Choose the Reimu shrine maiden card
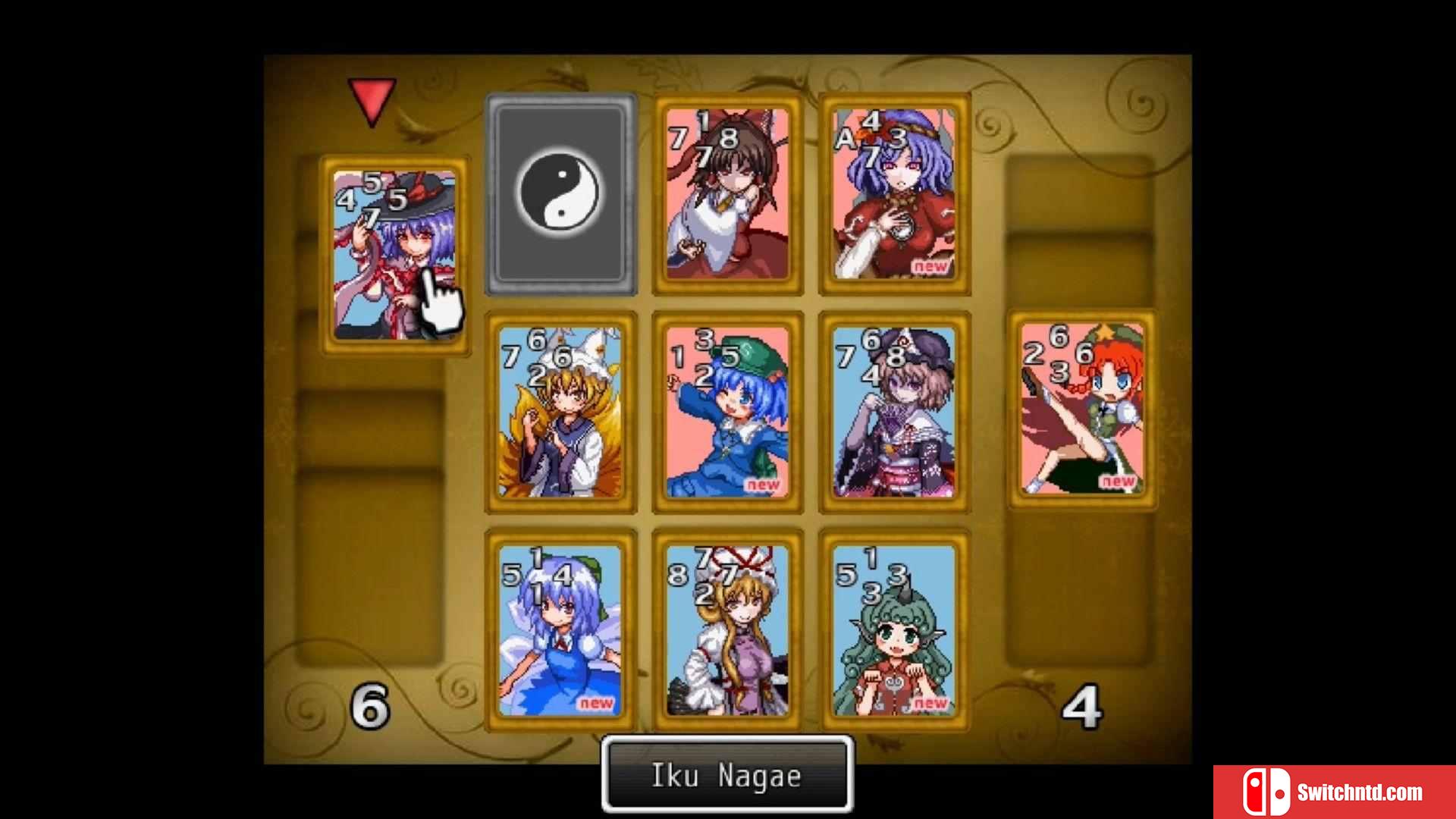Screen dimensions: 1456x819 click(727, 194)
